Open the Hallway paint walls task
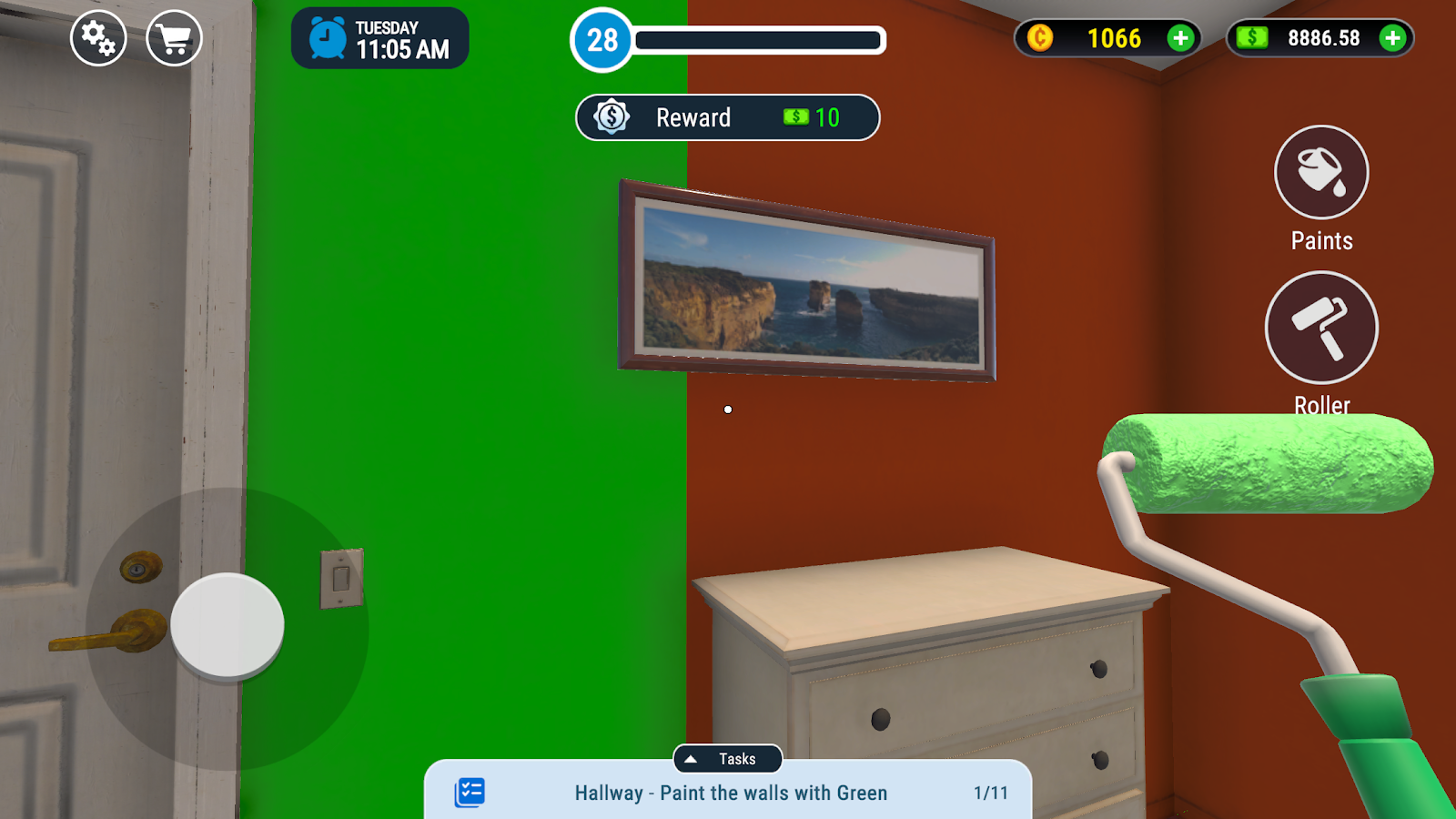This screenshot has width=1456, height=819. click(x=731, y=794)
